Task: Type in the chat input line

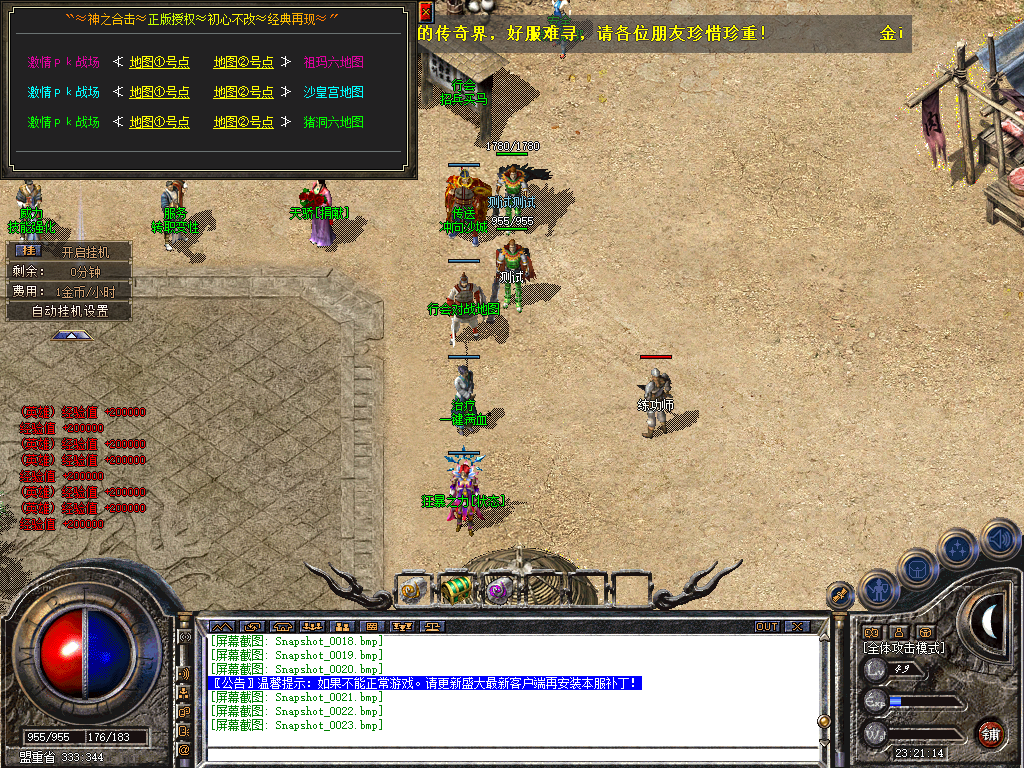Action: coord(510,754)
